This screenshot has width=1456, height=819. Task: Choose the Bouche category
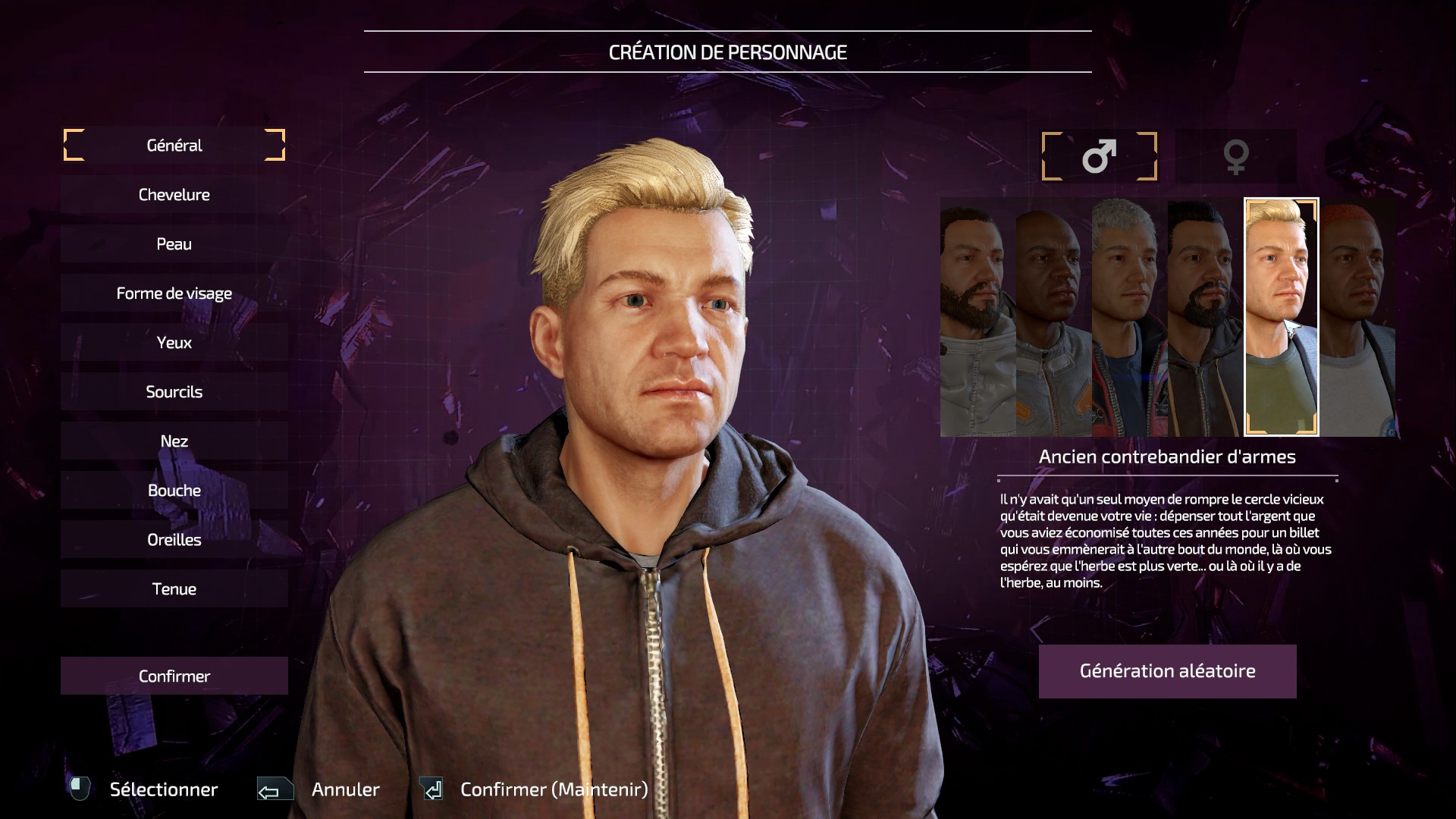[x=174, y=491]
